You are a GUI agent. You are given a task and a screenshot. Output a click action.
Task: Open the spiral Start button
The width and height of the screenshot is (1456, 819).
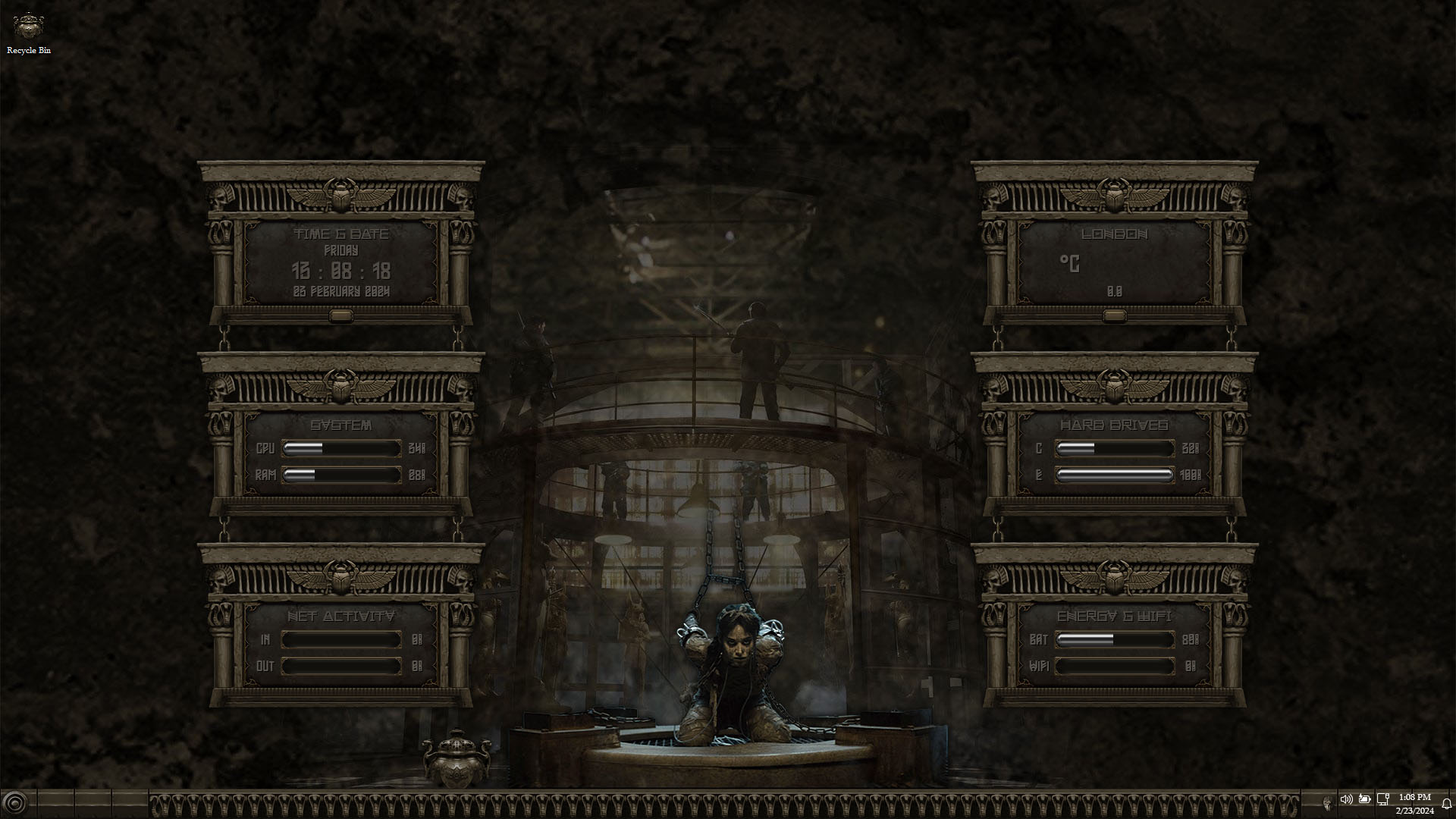(x=14, y=803)
